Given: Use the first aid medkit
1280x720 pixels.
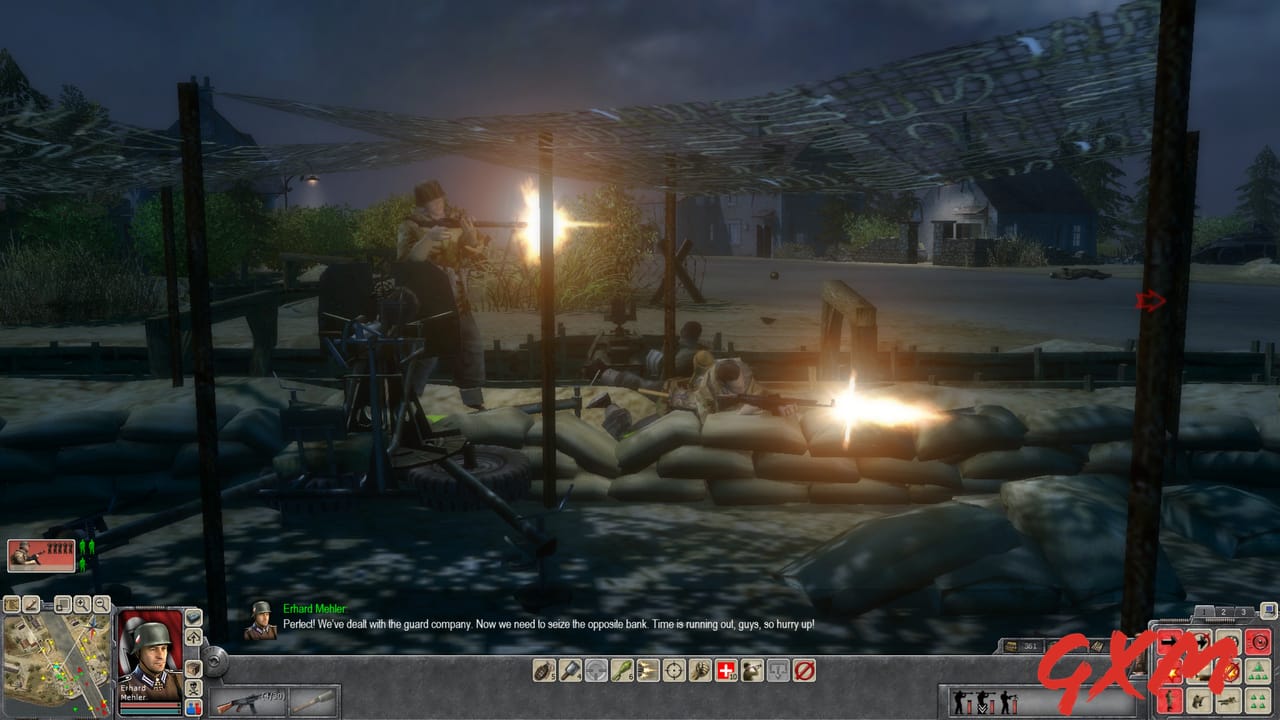Looking at the screenshot, I should [x=725, y=670].
